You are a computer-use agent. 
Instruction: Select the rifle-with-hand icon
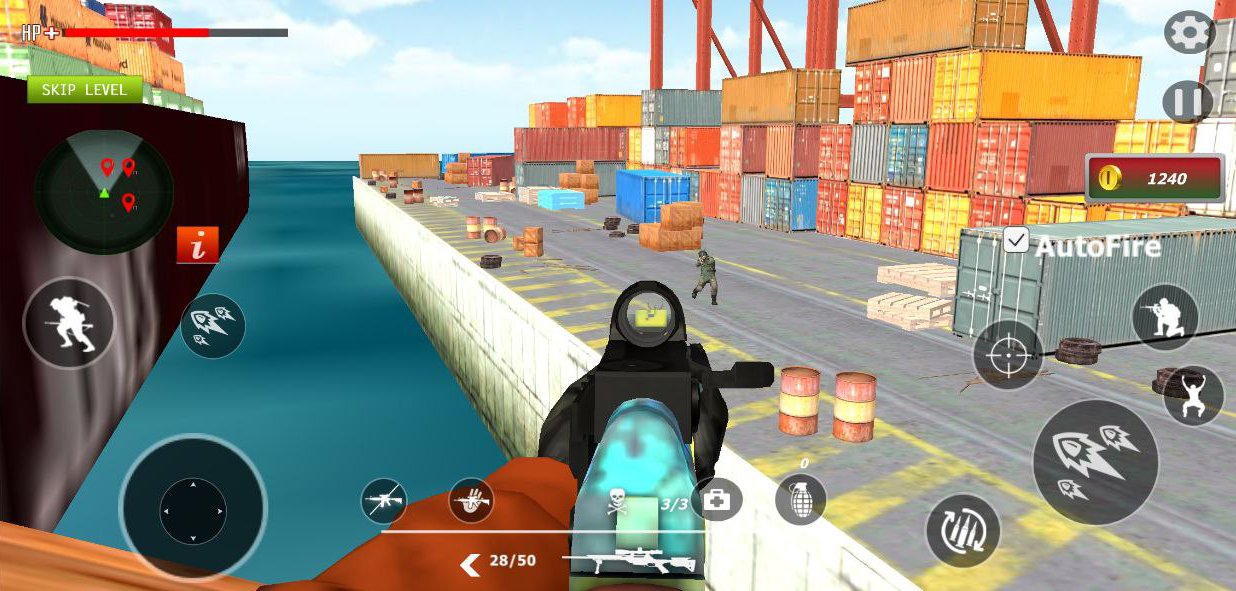point(471,500)
